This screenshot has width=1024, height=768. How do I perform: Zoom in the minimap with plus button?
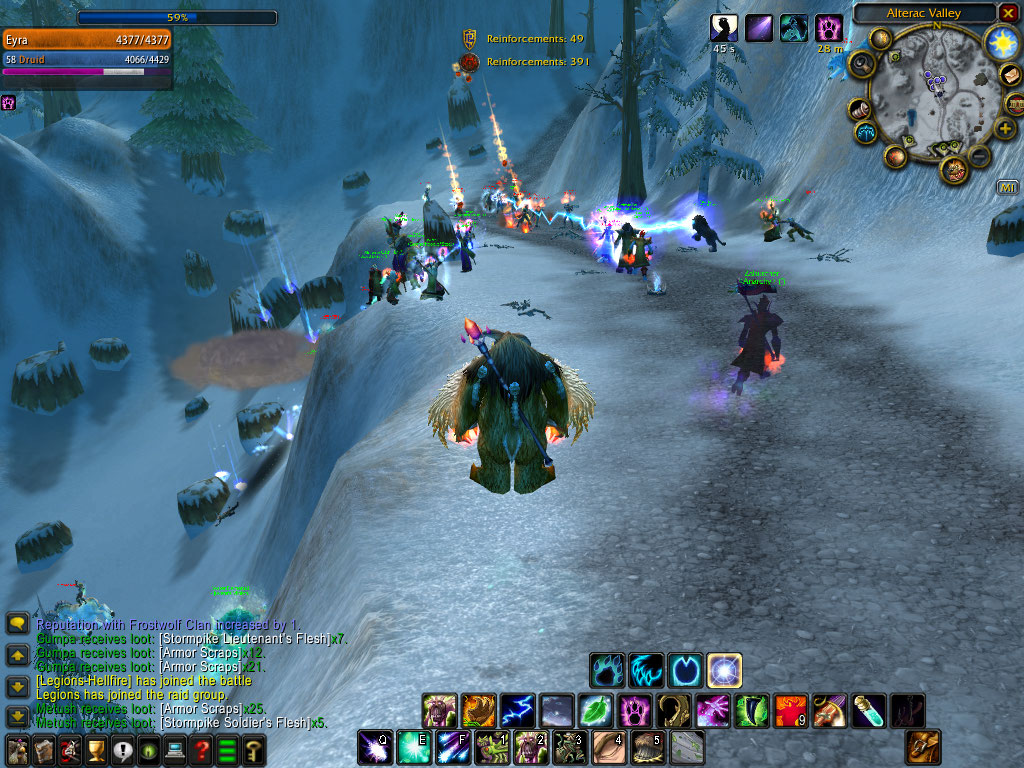pos(1004,128)
